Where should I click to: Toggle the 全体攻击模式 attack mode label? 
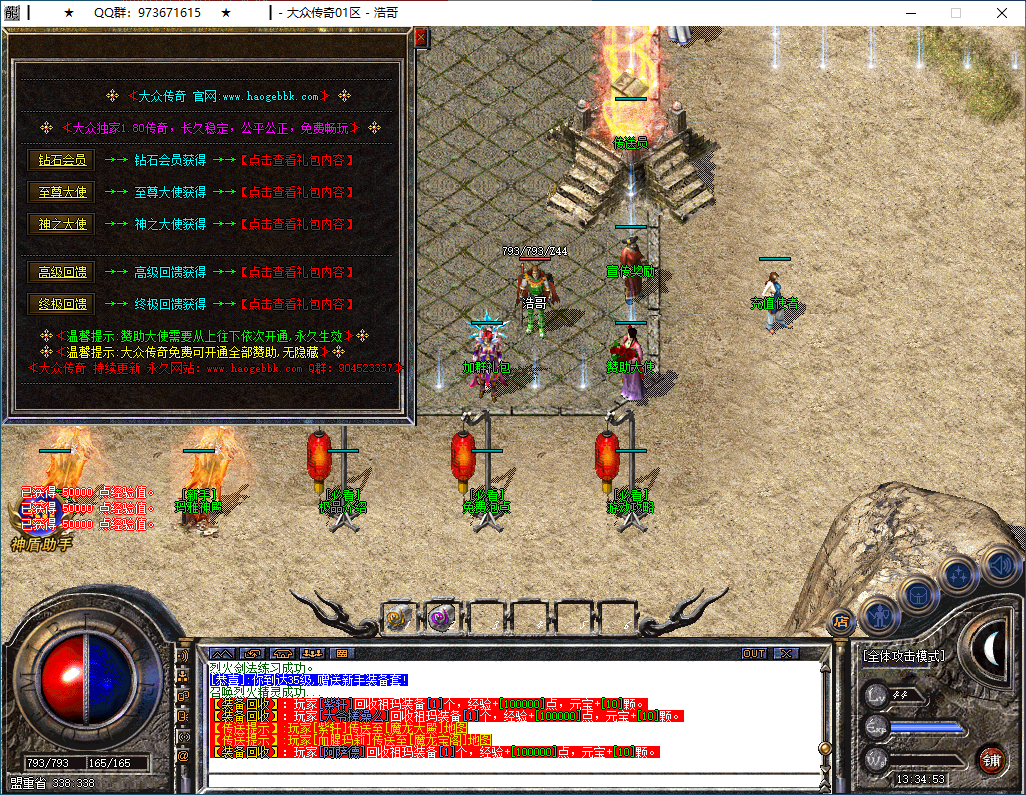tap(903, 657)
